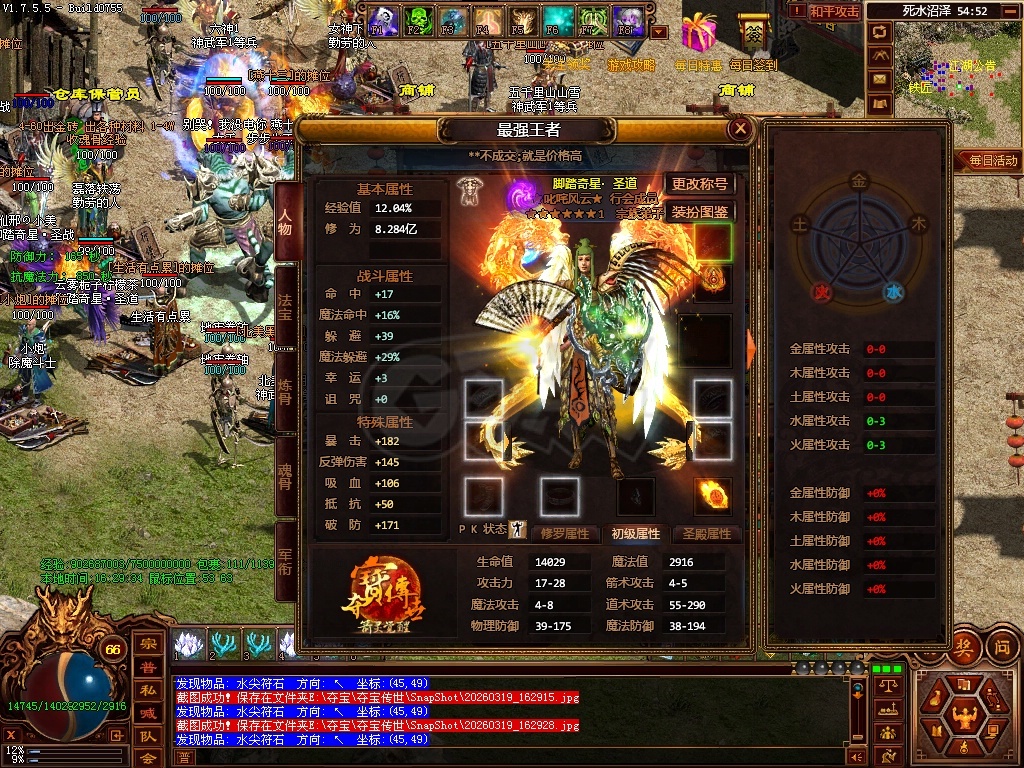Show the 修罗属性 attributes tab
Screen dimensions: 1024x768
(x=565, y=534)
